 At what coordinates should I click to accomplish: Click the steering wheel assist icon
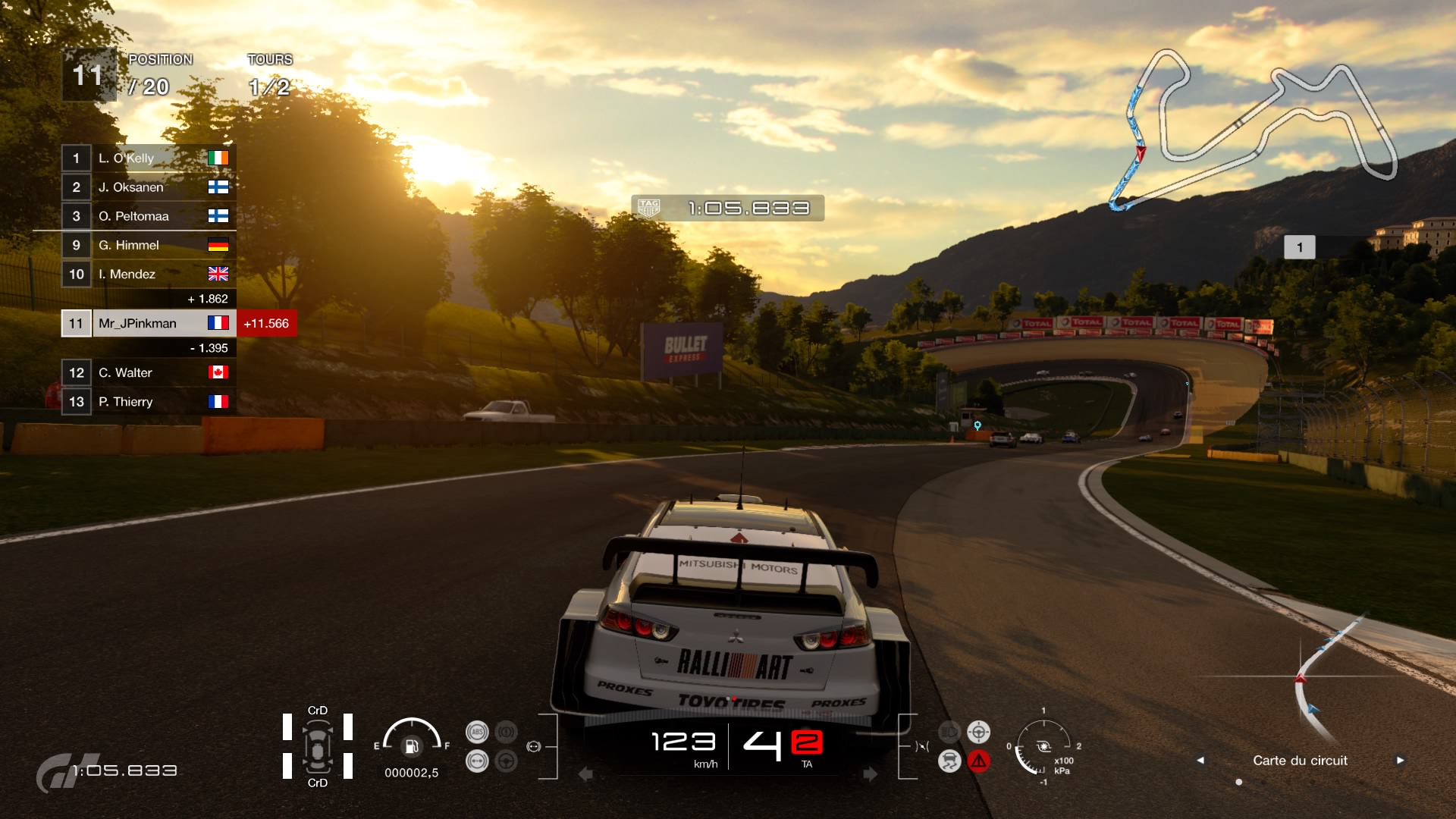pyautogui.click(x=978, y=732)
